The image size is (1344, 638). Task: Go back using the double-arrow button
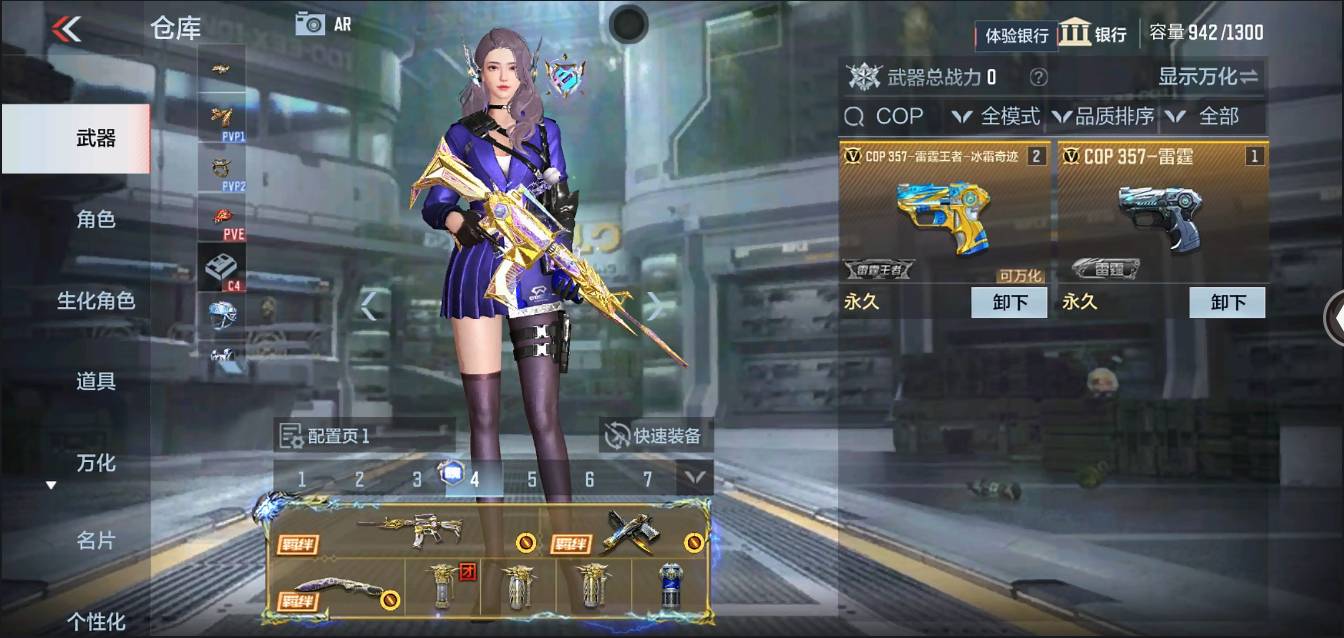point(66,28)
